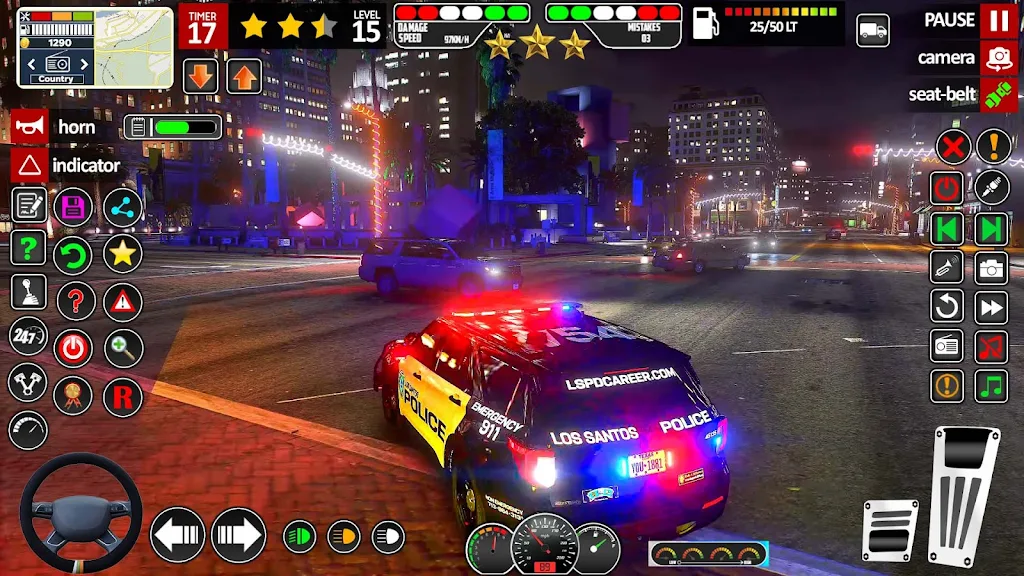The image size is (1024, 576).
Task: Open the magnifier zoom-in icon
Action: tap(123, 348)
